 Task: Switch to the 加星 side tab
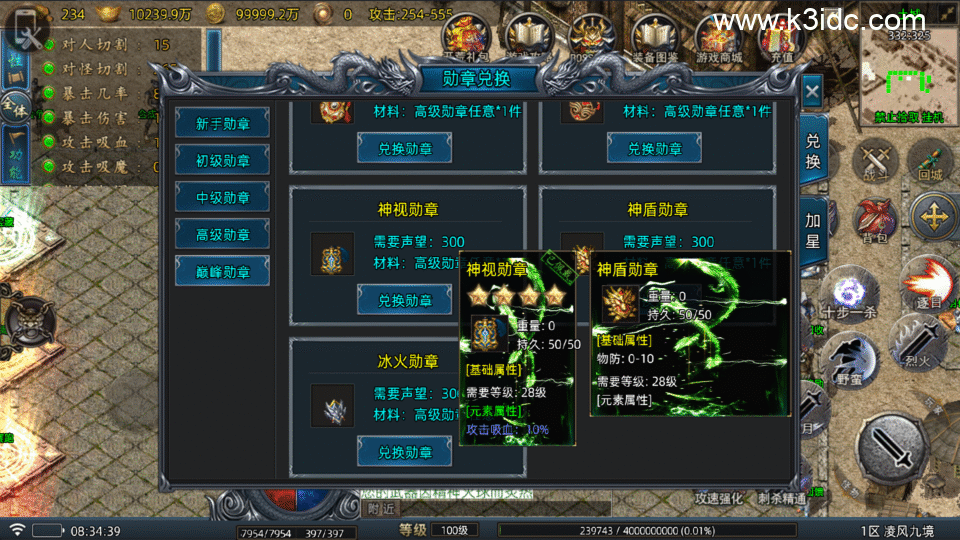point(813,231)
